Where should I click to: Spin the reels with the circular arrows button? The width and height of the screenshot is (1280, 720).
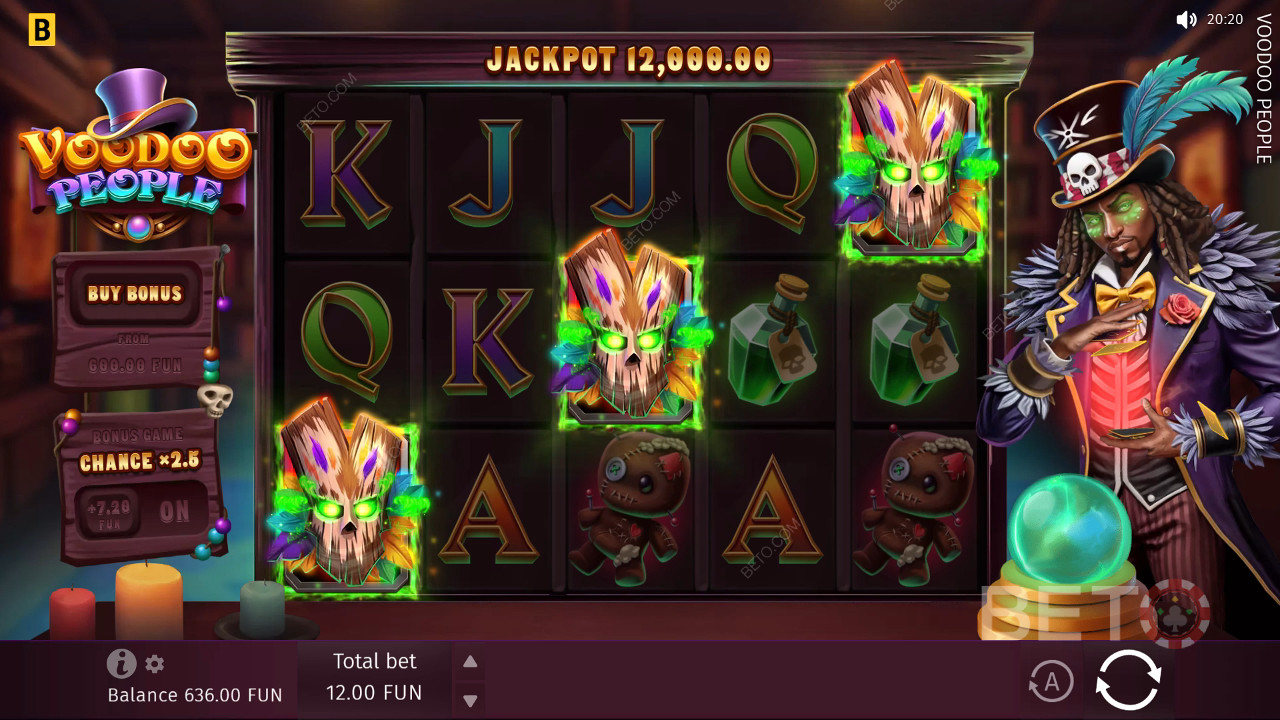point(1128,681)
